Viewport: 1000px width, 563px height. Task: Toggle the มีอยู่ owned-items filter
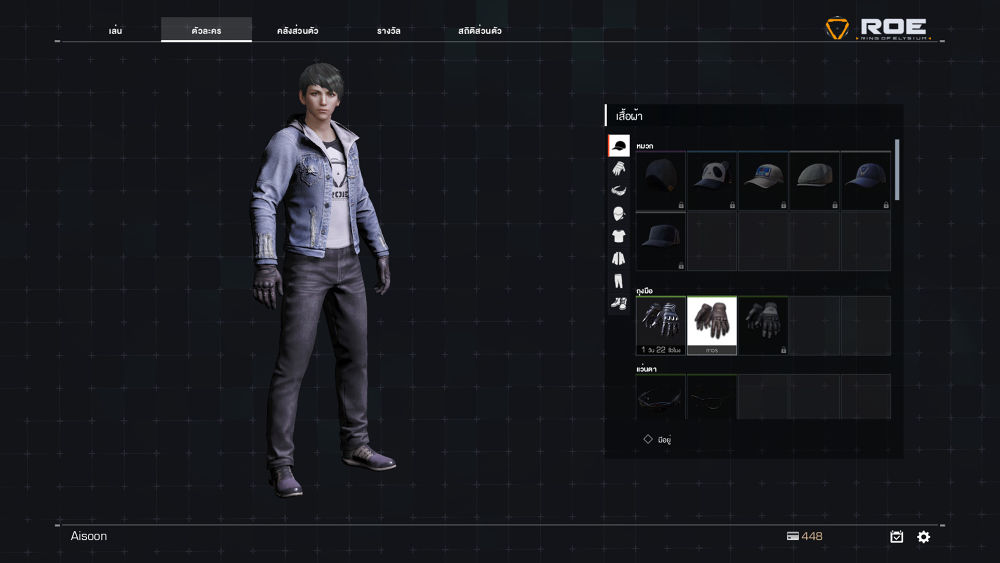[648, 439]
